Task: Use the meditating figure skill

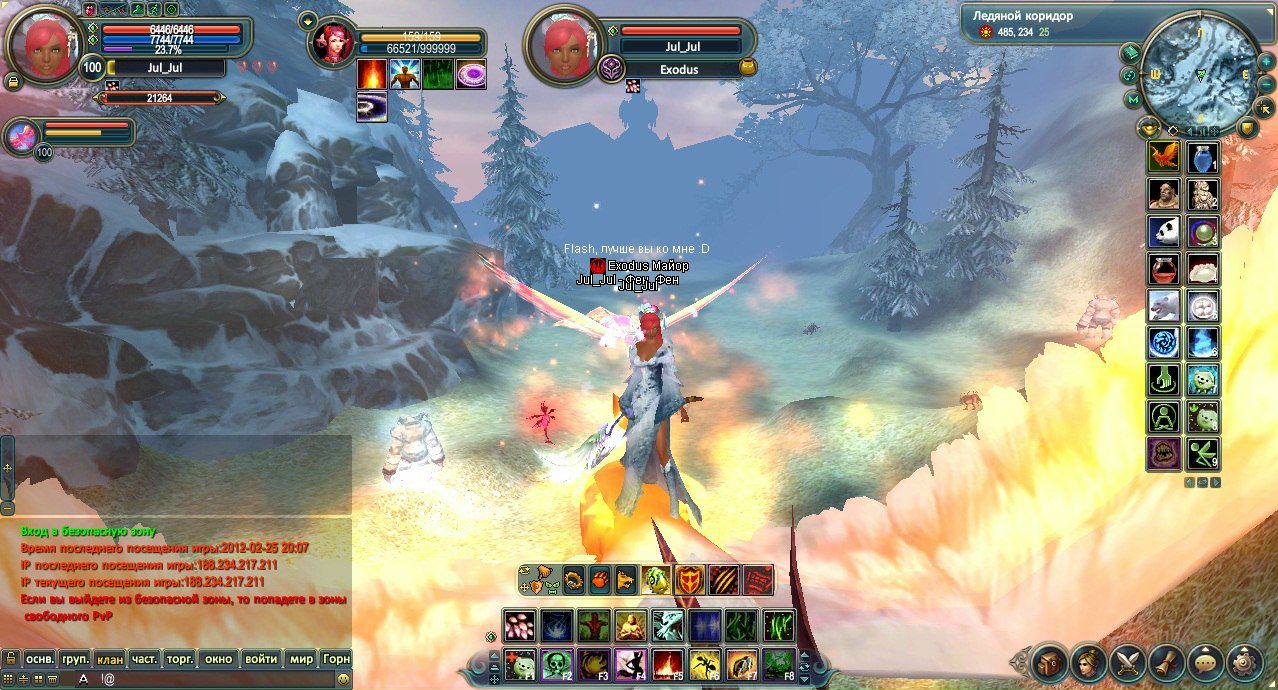Action: tap(631, 626)
